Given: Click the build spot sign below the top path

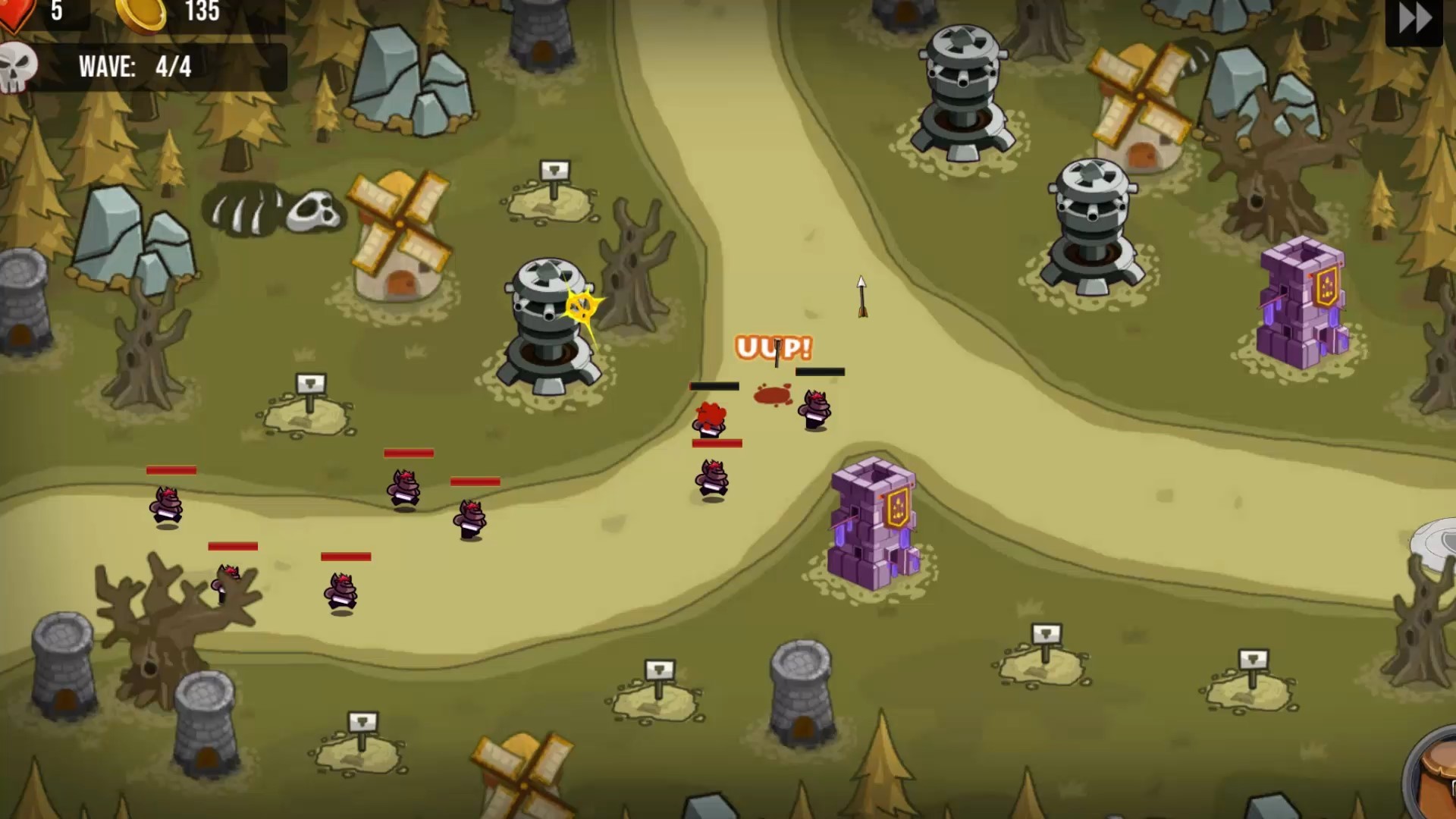Looking at the screenshot, I should click(x=554, y=171).
